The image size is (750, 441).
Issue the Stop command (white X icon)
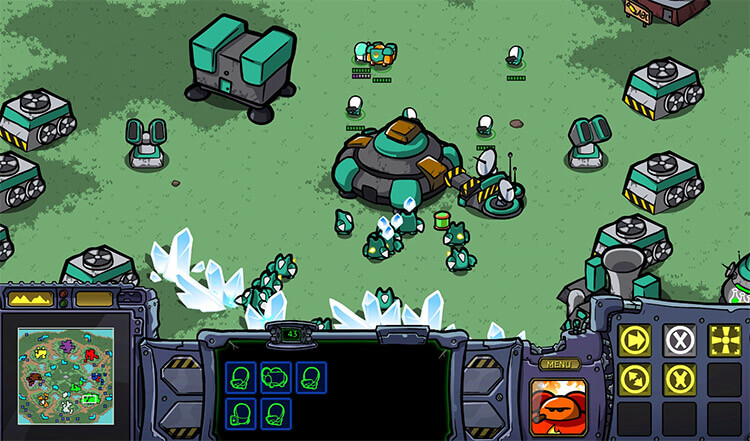pyautogui.click(x=679, y=338)
